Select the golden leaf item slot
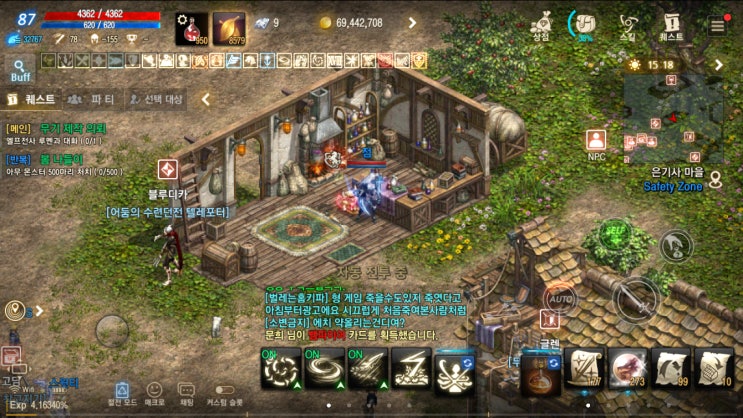Viewport: 743px width, 418px height. [x=229, y=28]
